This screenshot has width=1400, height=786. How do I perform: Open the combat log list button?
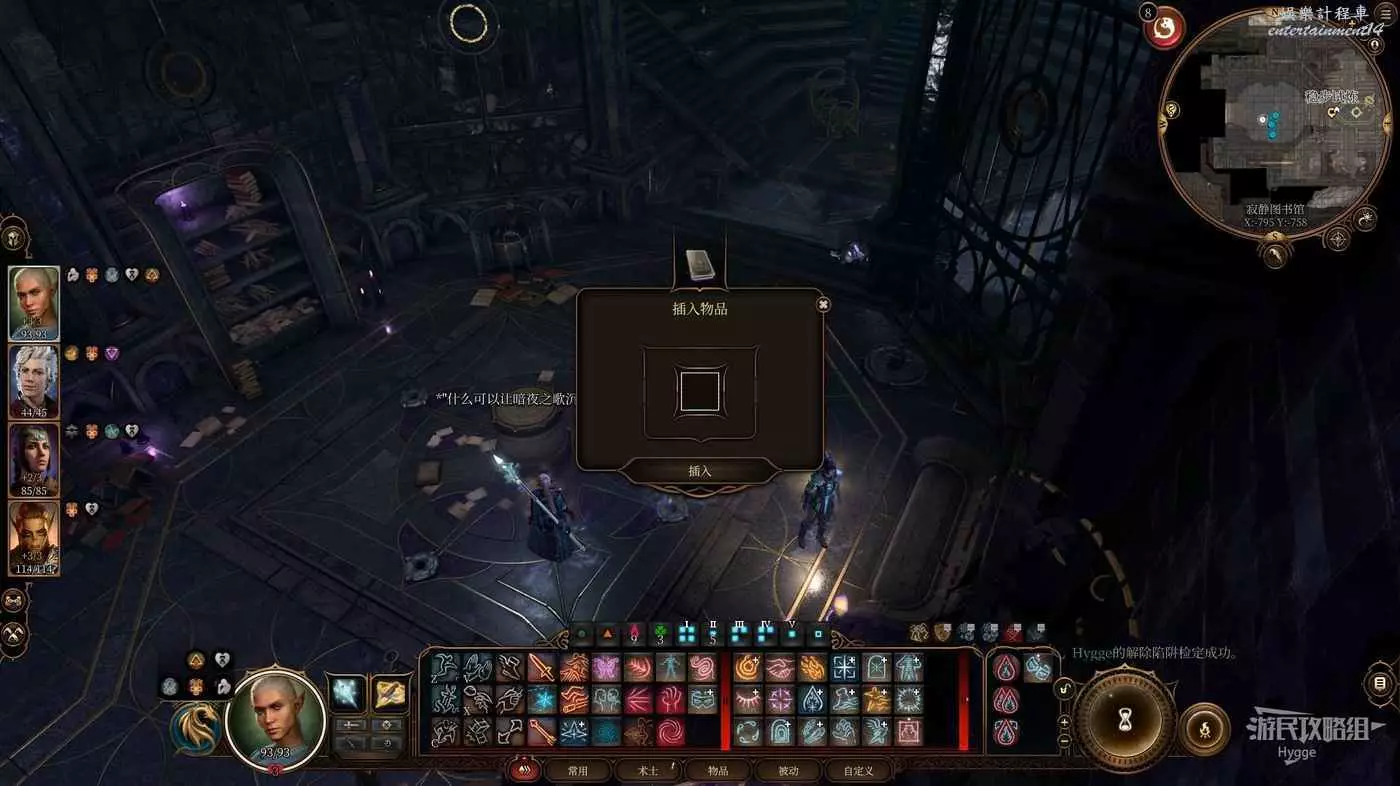pyautogui.click(x=1380, y=684)
